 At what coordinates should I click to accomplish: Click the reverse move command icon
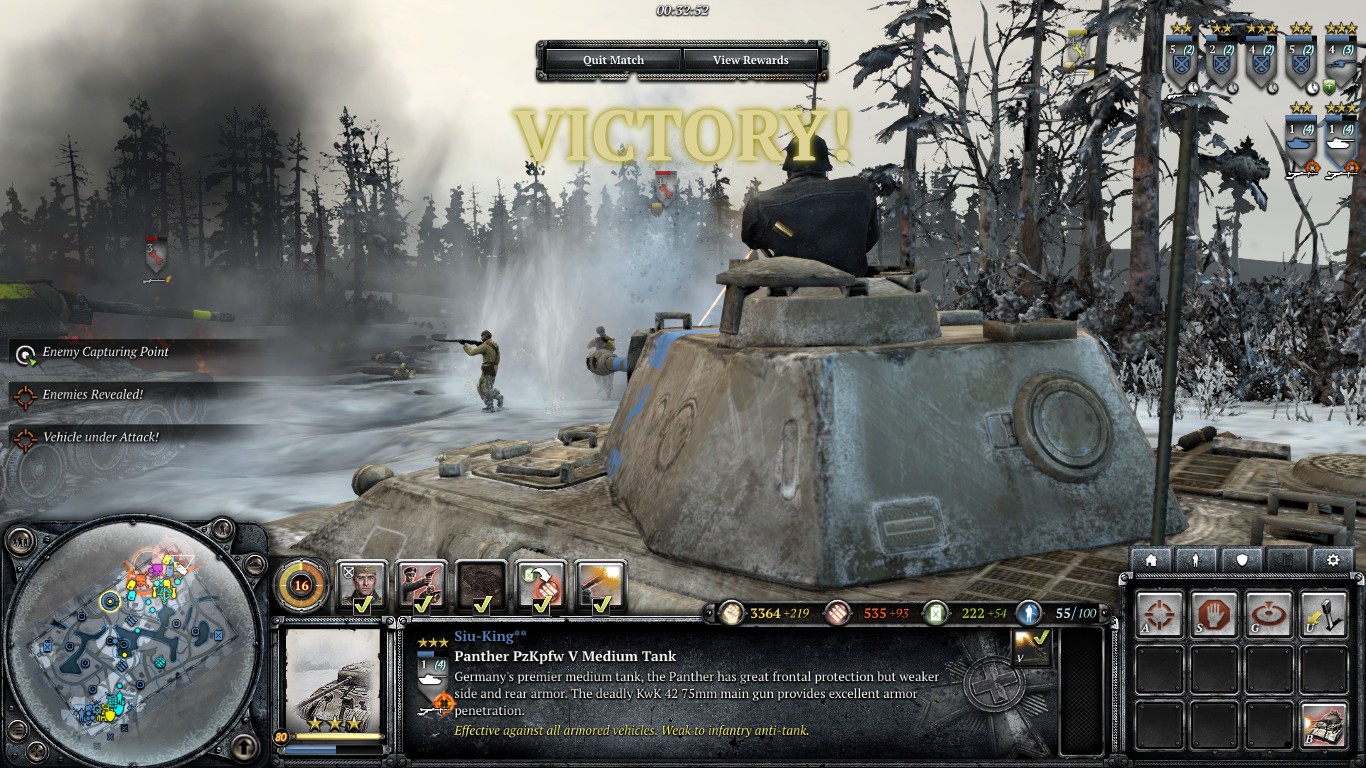pos(1323,614)
